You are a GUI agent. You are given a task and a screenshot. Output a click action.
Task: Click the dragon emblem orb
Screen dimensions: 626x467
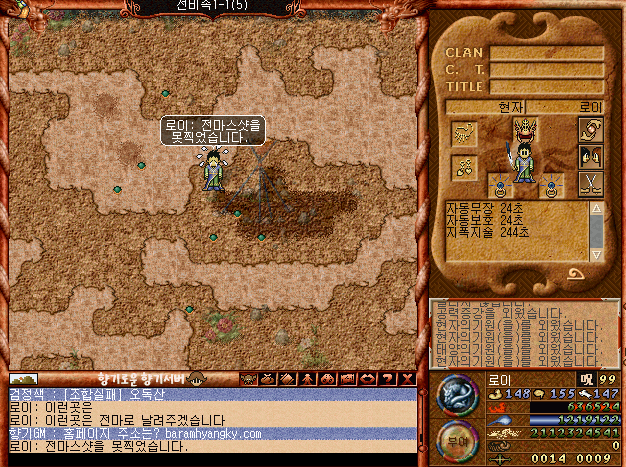[455, 394]
